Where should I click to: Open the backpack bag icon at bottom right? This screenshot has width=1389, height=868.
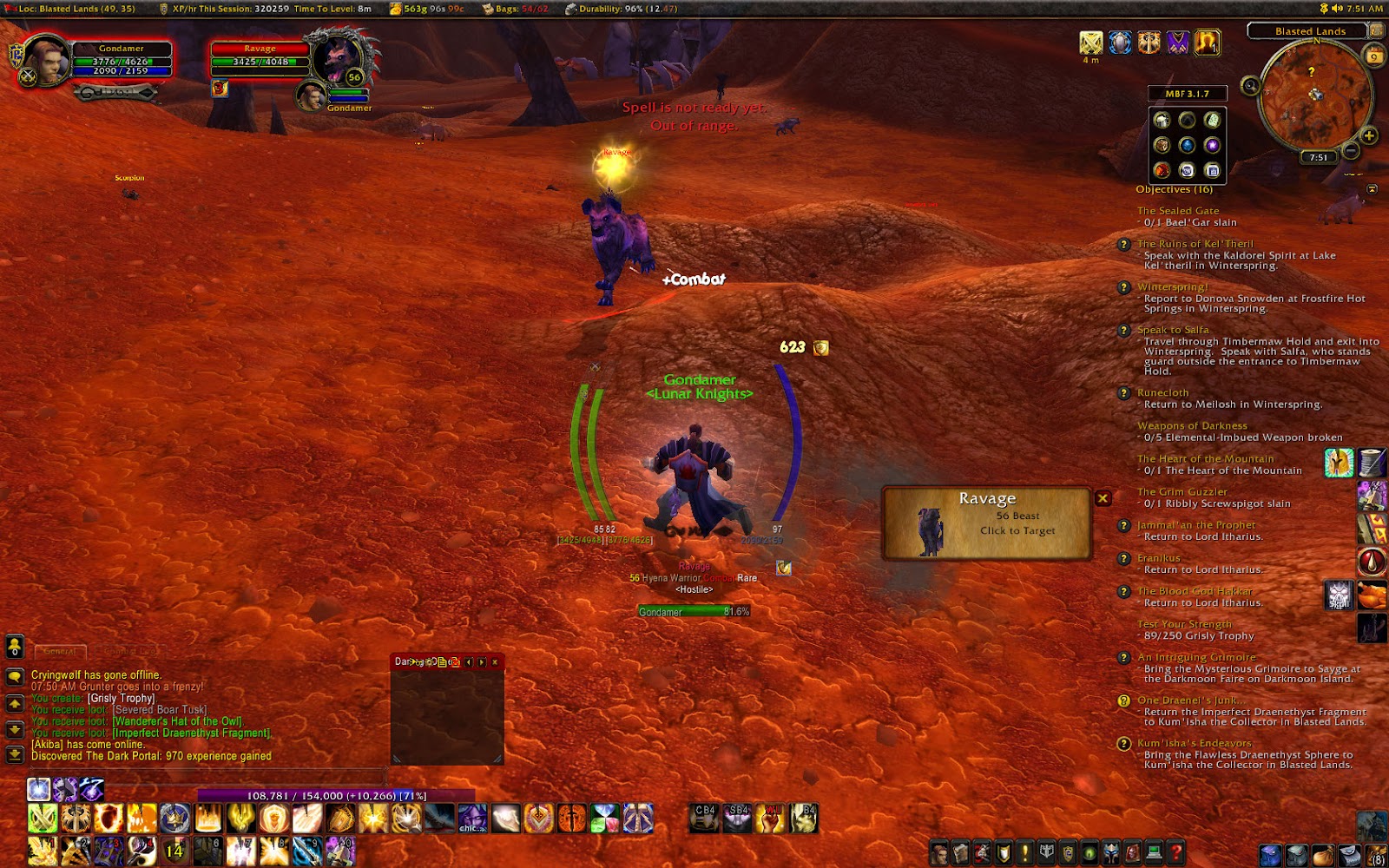click(1375, 854)
